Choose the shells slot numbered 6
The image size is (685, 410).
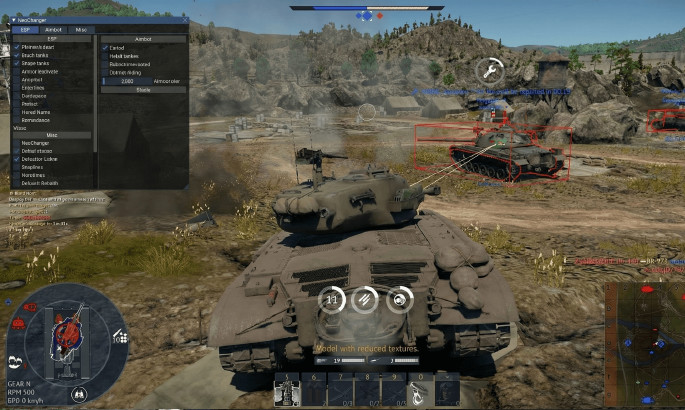pos(314,390)
